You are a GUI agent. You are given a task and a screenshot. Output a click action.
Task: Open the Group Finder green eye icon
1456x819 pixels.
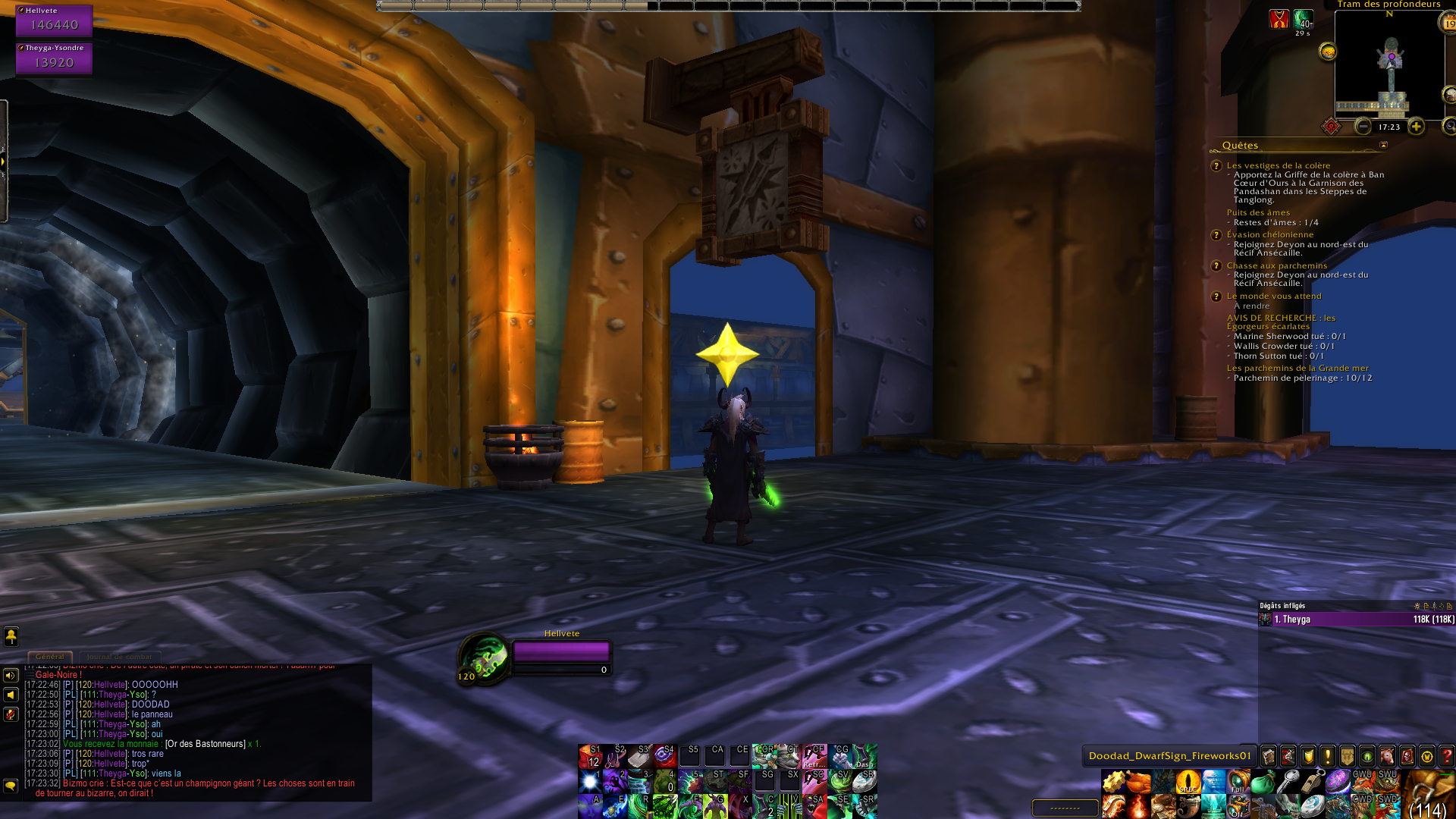pyautogui.click(x=1366, y=755)
